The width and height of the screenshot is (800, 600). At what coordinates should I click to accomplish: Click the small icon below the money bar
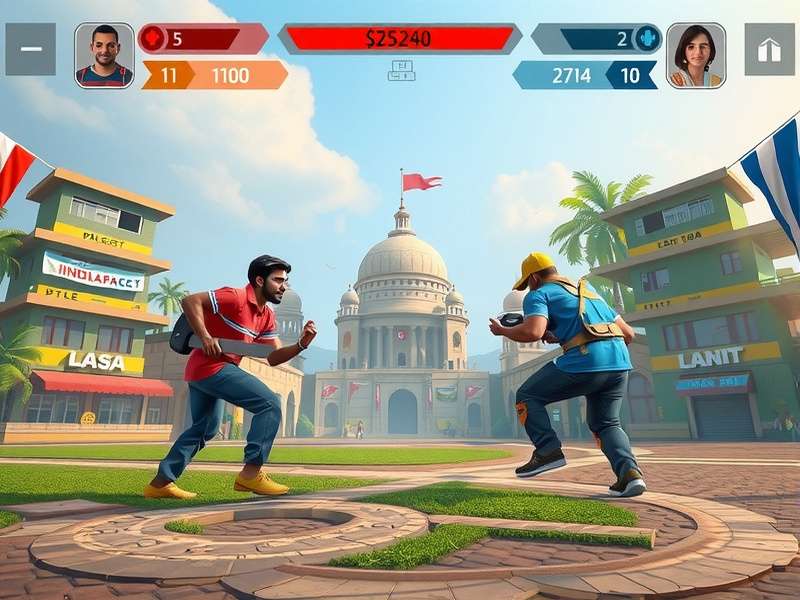click(x=401, y=70)
